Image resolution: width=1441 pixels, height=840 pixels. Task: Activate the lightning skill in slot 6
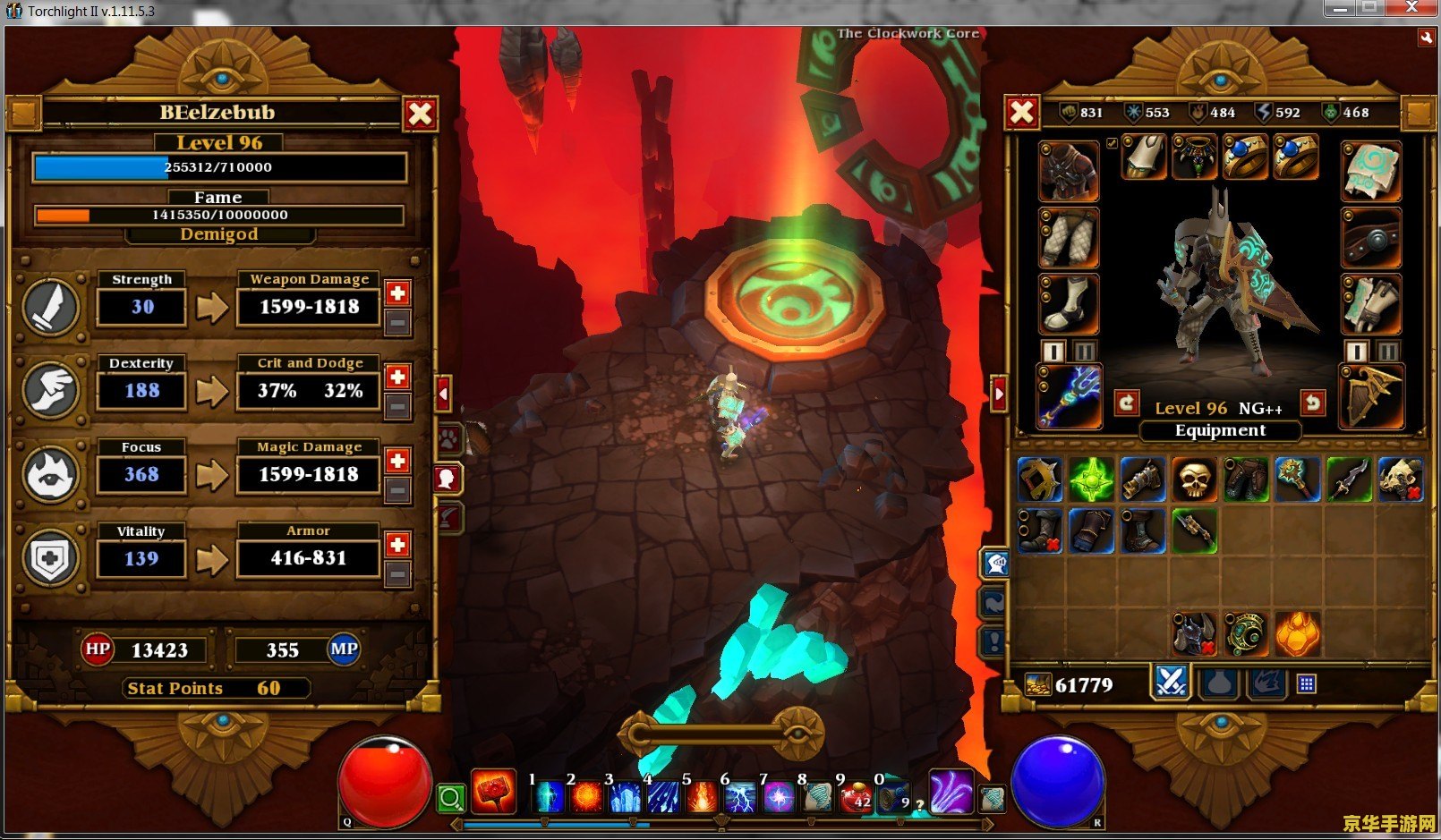(741, 796)
